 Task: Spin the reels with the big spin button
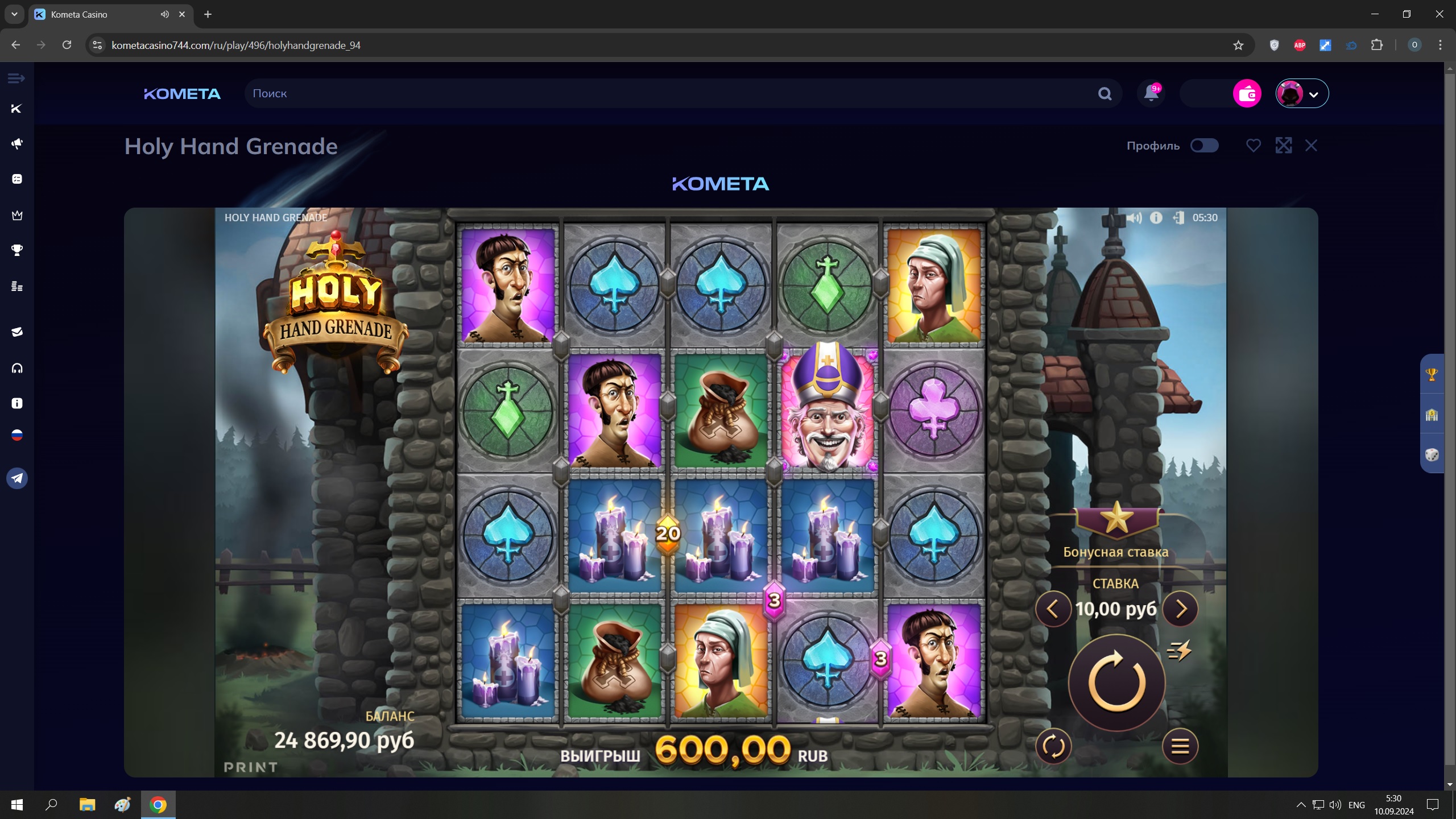click(1116, 682)
